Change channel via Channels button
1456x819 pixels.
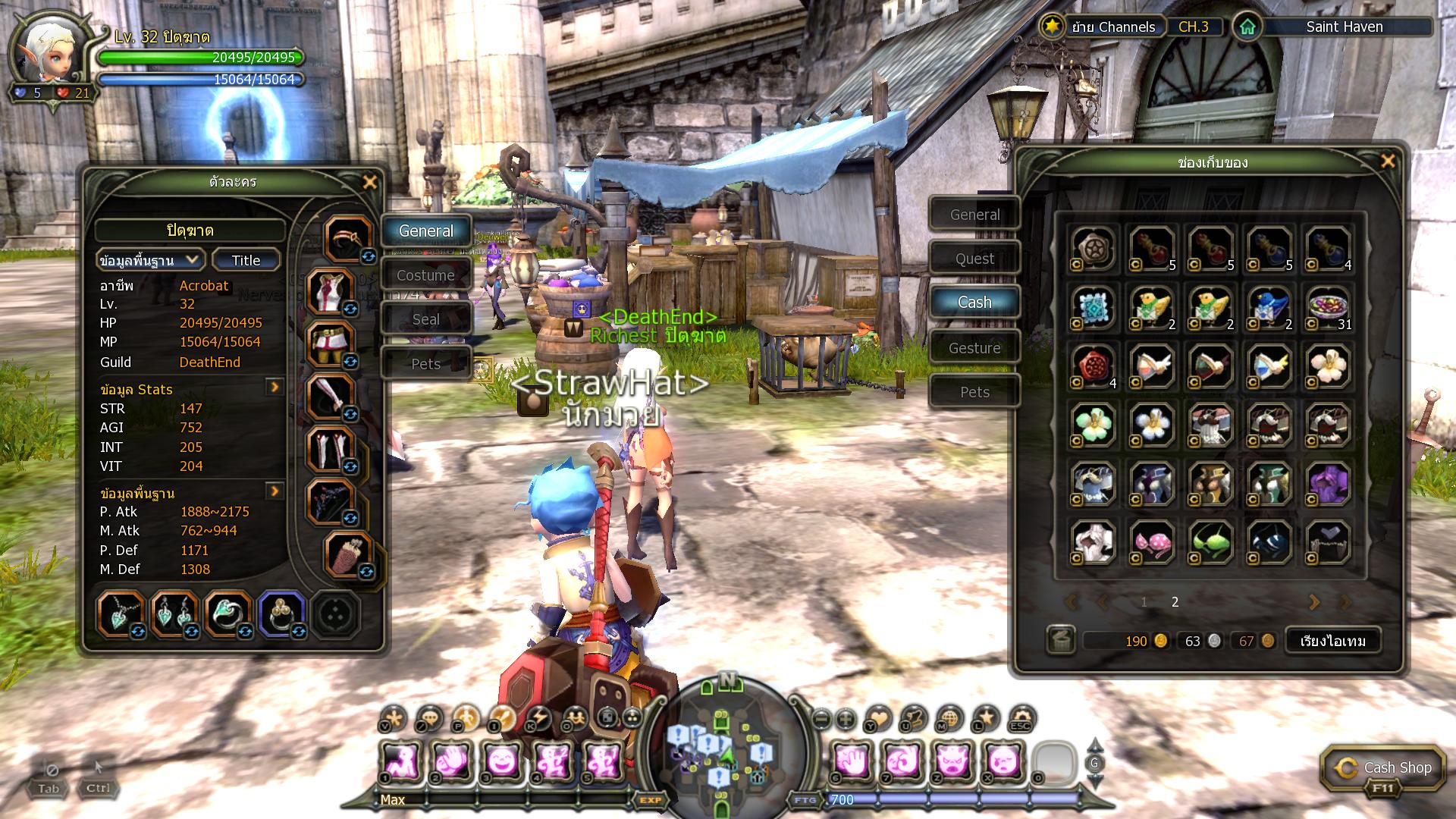click(1112, 27)
